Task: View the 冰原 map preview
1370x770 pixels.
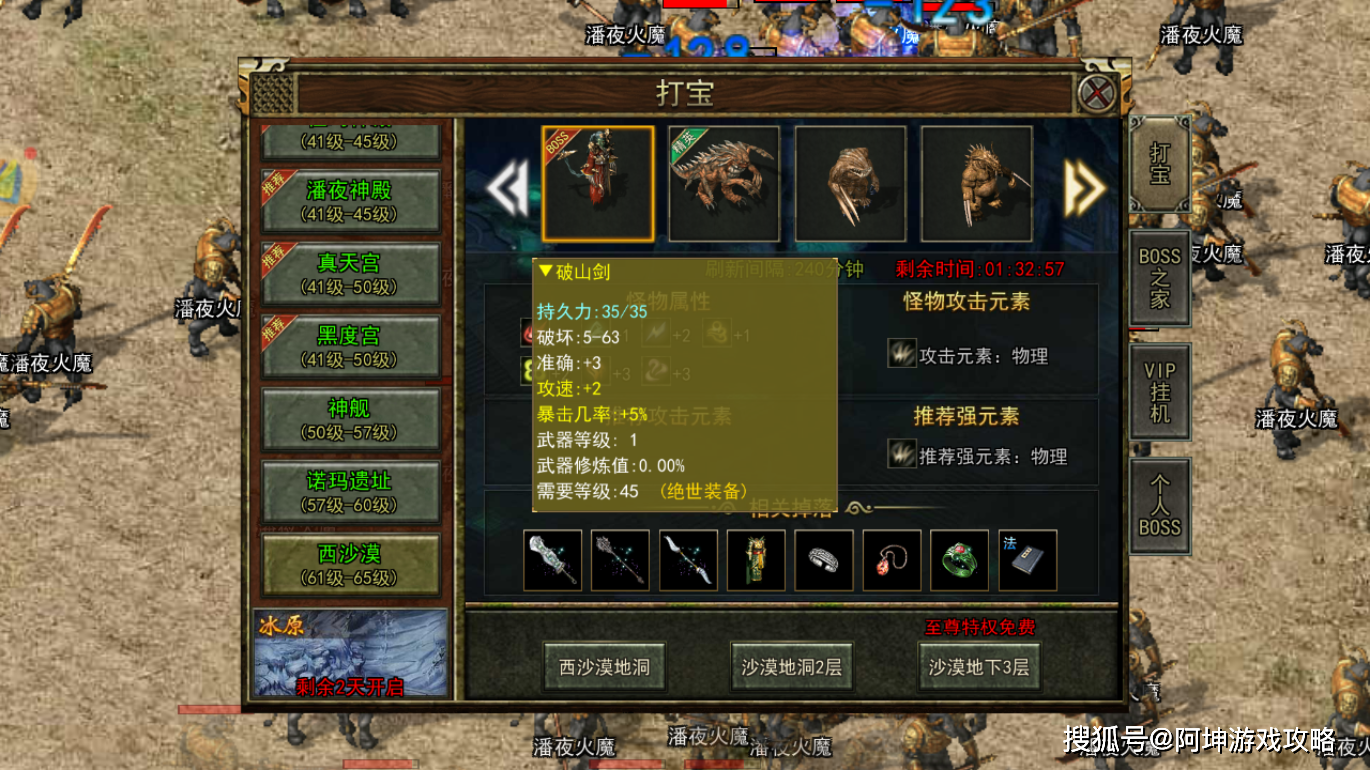Action: point(350,653)
